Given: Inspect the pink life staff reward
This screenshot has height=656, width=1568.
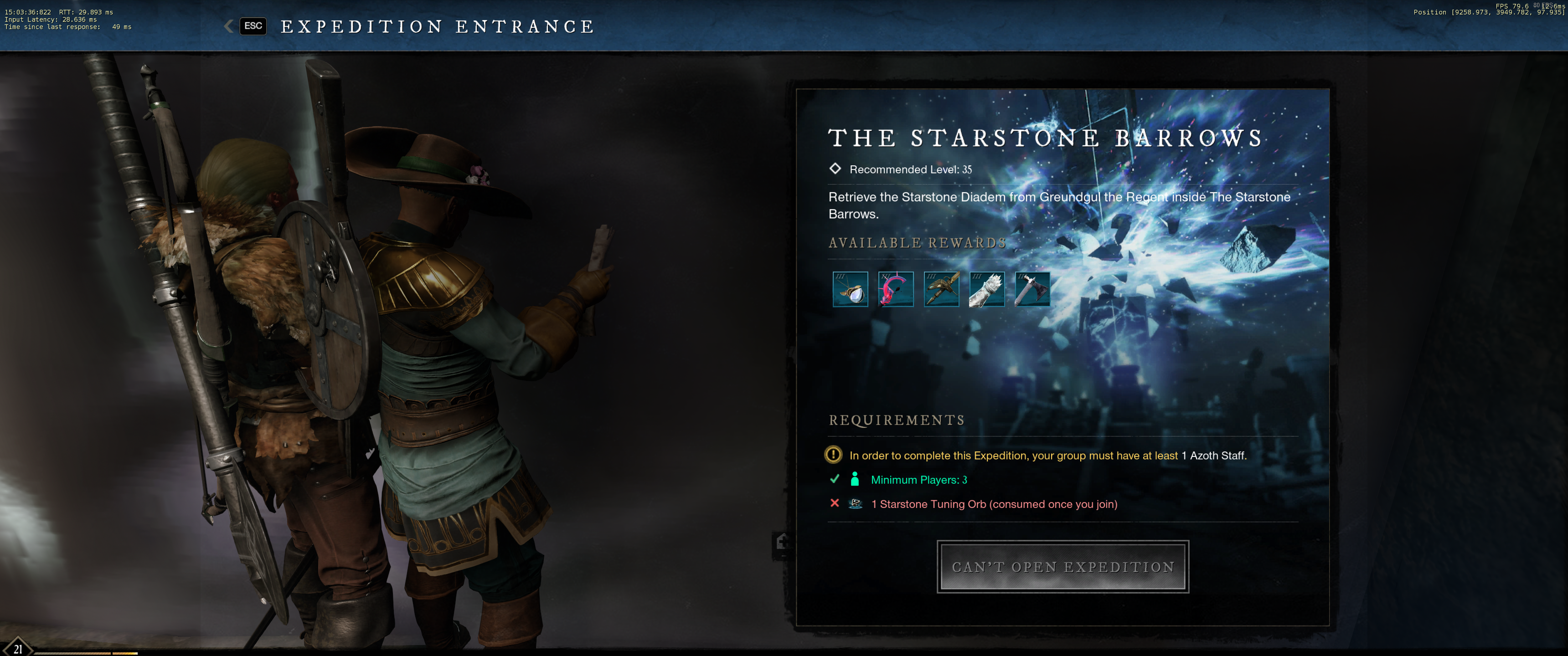Looking at the screenshot, I should 895,289.
